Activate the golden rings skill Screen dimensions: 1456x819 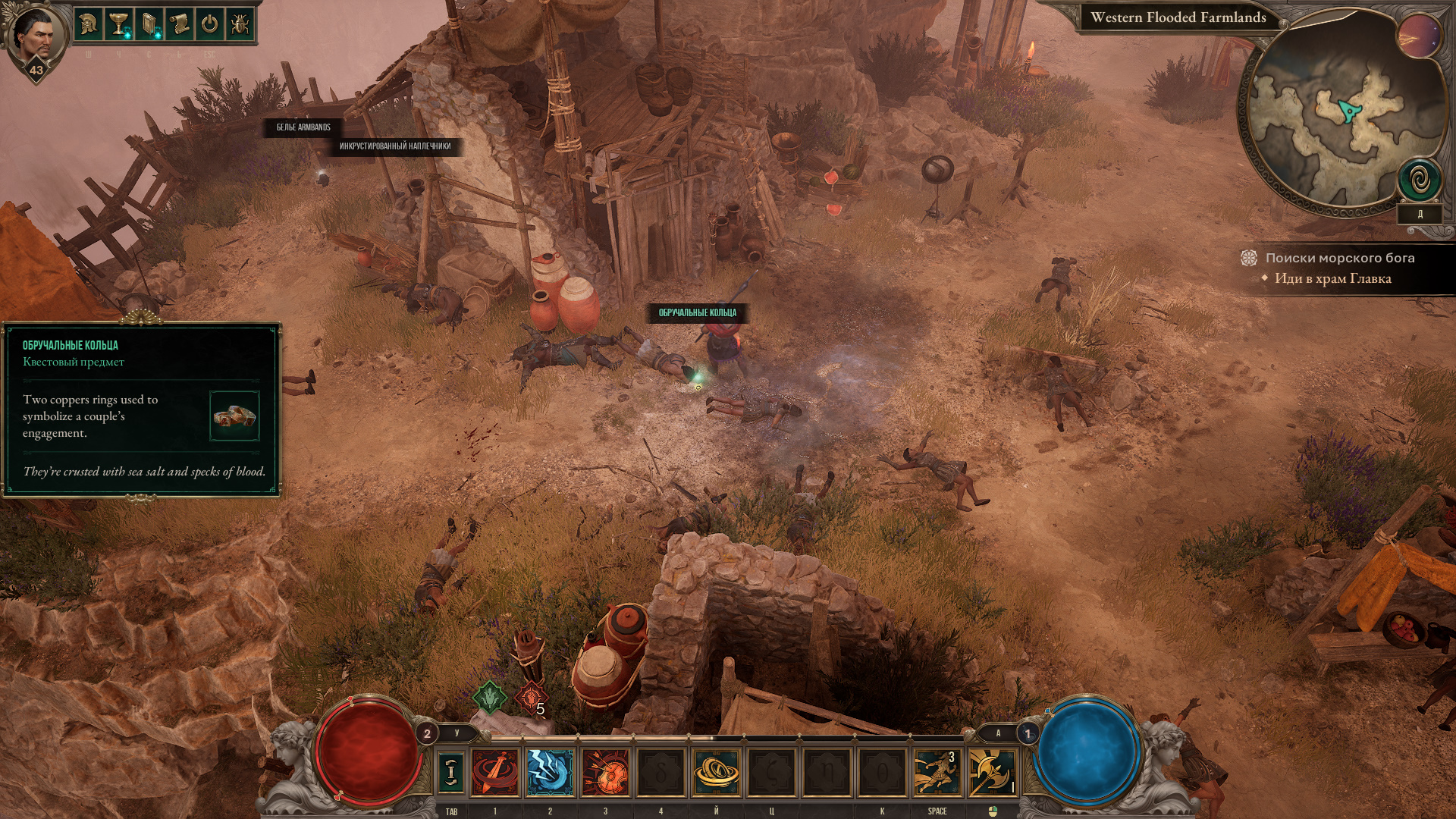716,772
